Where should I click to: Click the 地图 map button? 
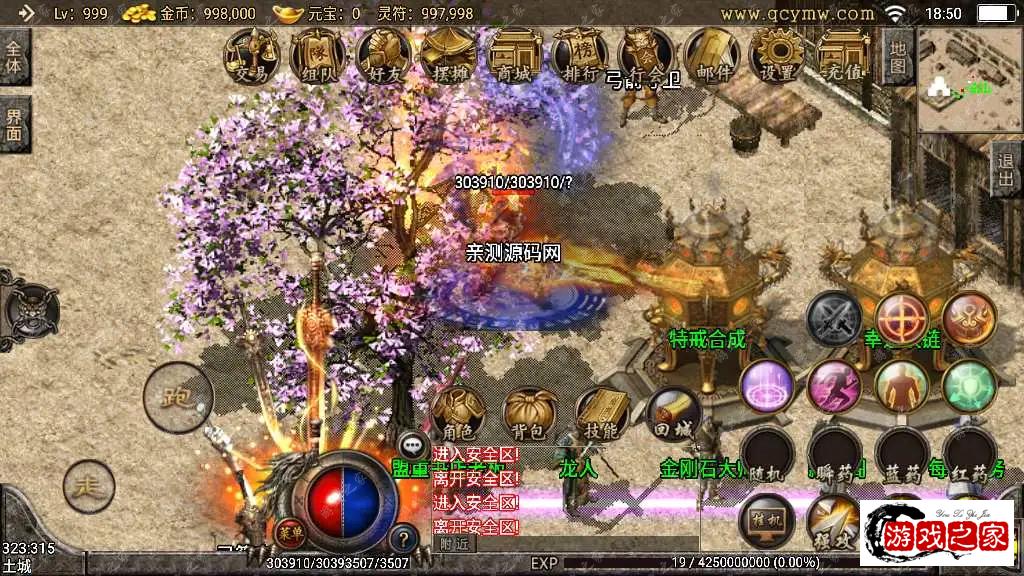899,56
